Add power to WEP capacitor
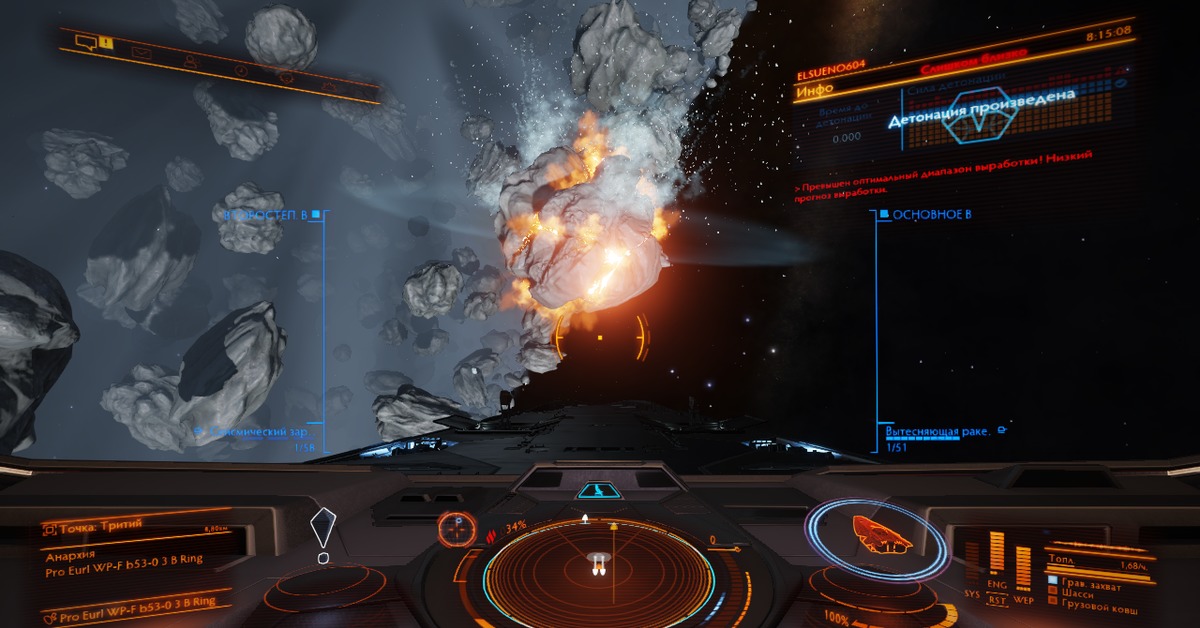This screenshot has width=1200, height=628. 1022,599
